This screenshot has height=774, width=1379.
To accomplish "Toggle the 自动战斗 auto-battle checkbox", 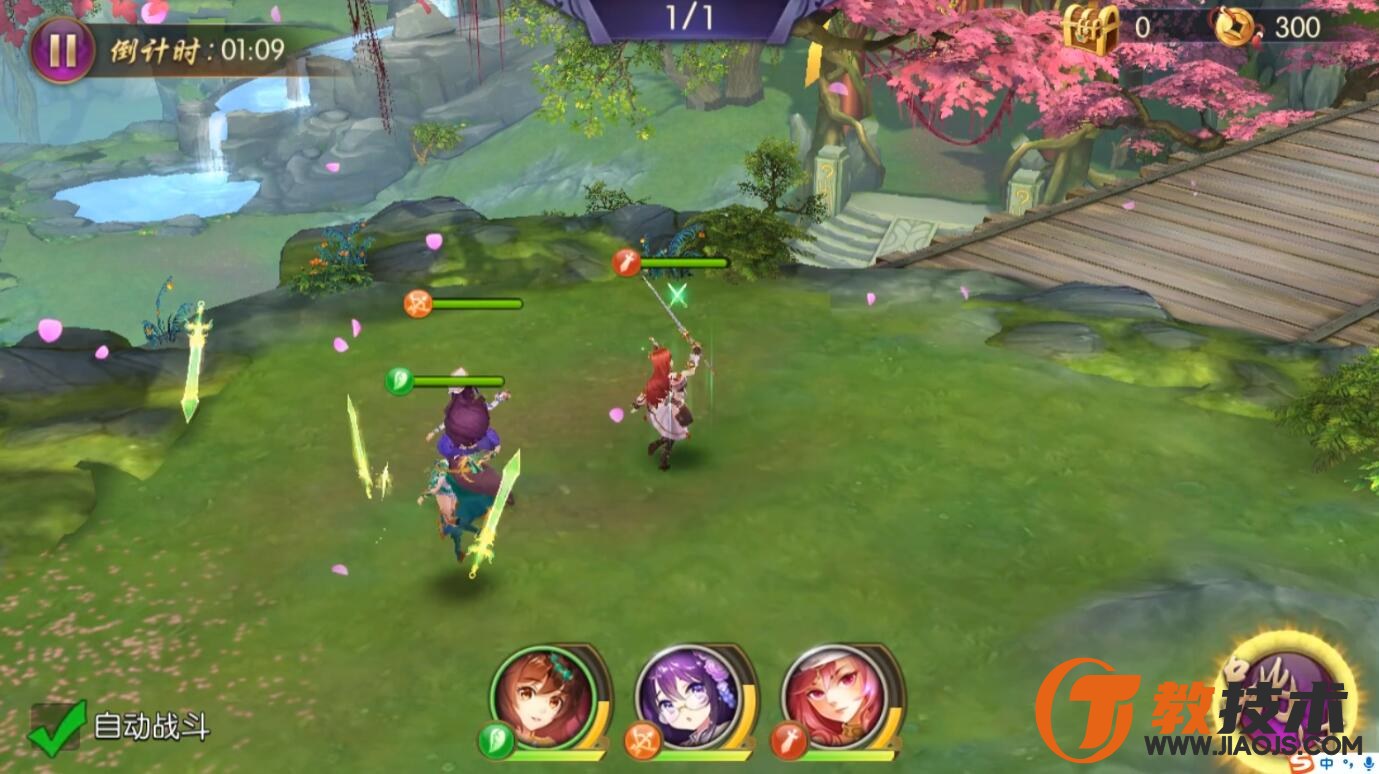I will [x=55, y=727].
